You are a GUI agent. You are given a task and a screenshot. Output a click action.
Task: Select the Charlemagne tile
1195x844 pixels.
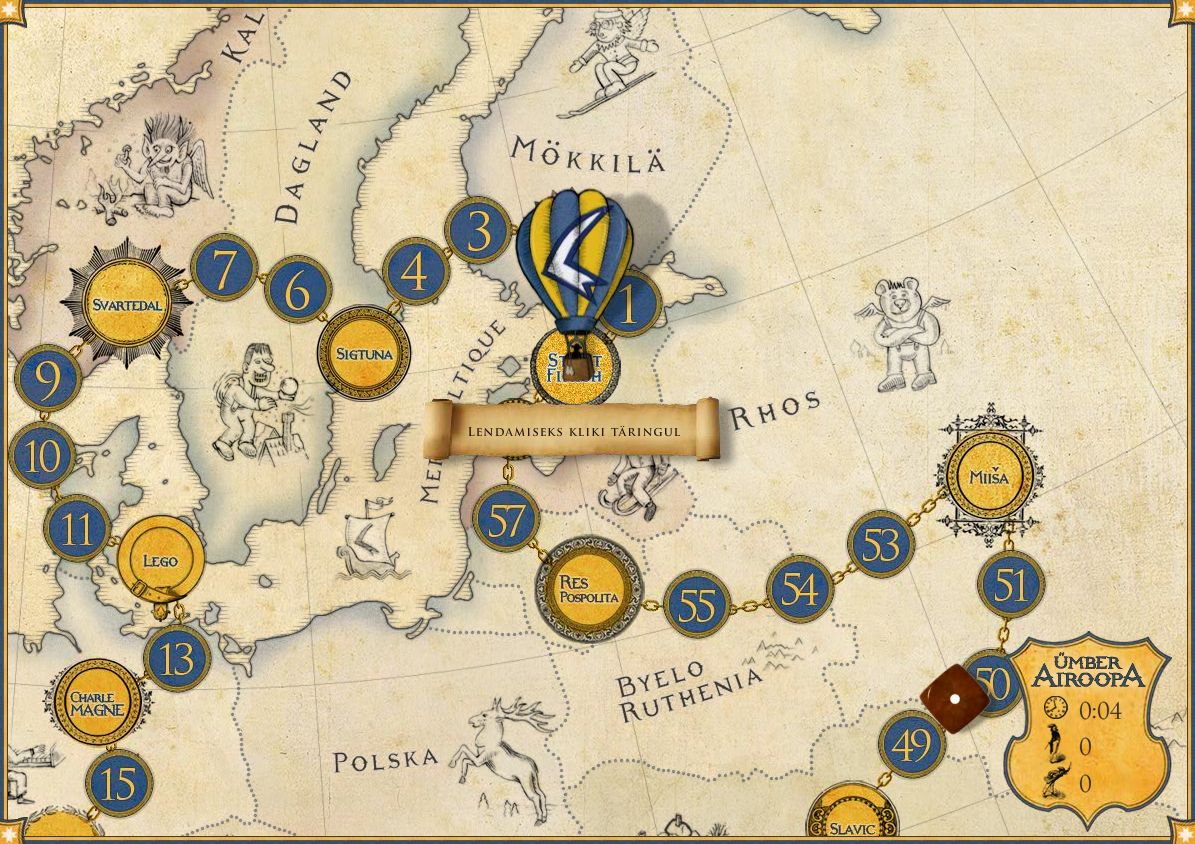tap(97, 702)
